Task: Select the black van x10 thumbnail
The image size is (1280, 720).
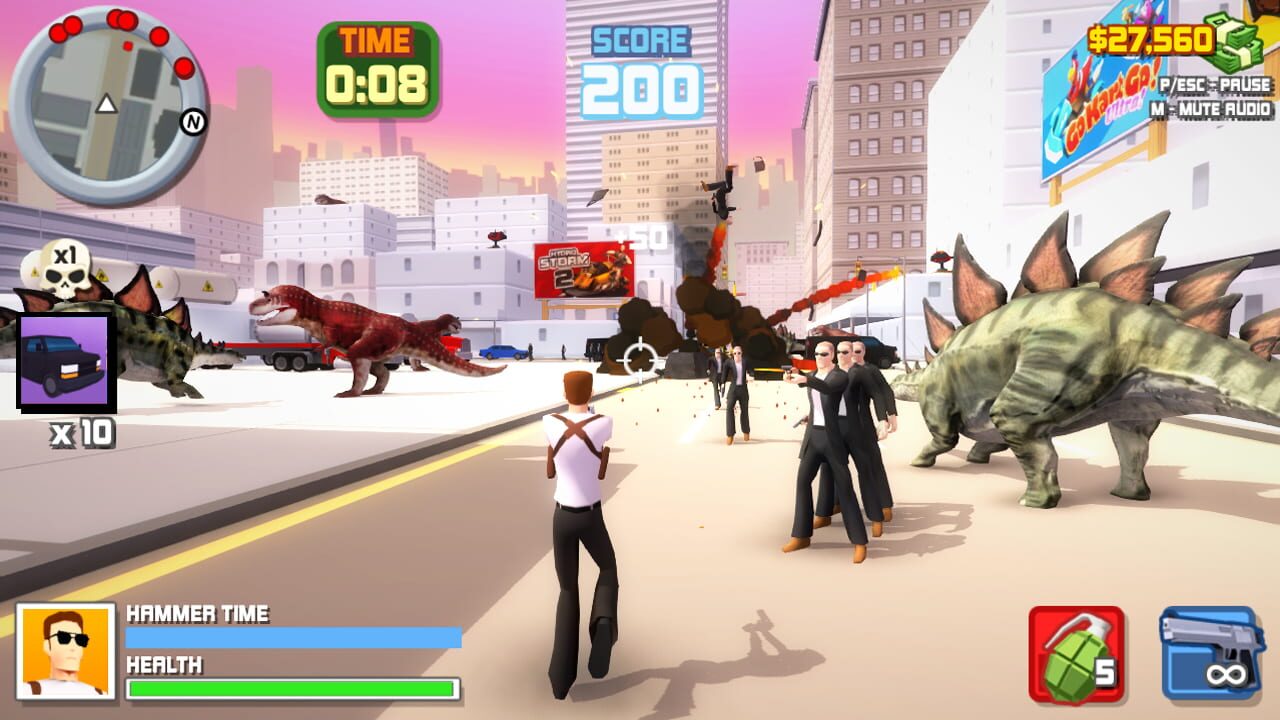Action: coord(66,365)
